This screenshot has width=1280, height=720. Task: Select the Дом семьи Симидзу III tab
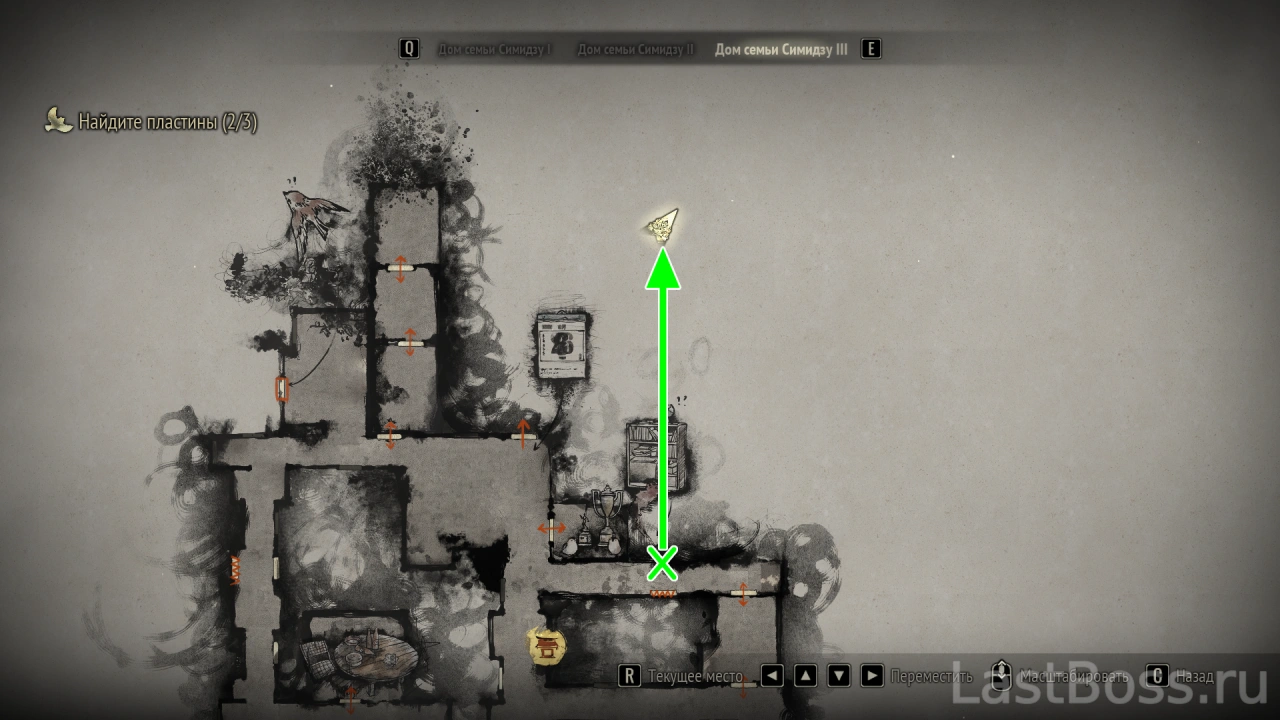(x=781, y=49)
